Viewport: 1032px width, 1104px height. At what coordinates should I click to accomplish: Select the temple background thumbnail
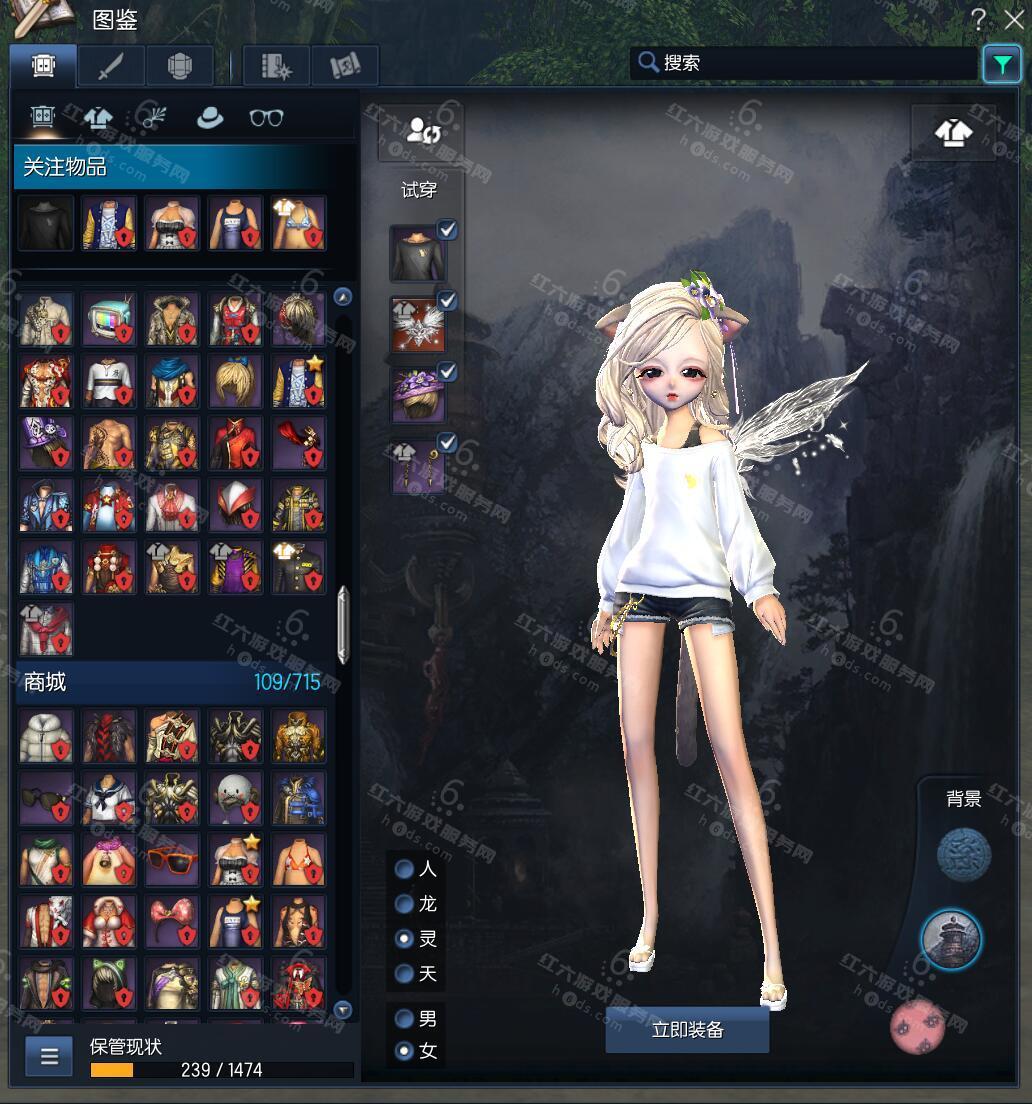(950, 939)
